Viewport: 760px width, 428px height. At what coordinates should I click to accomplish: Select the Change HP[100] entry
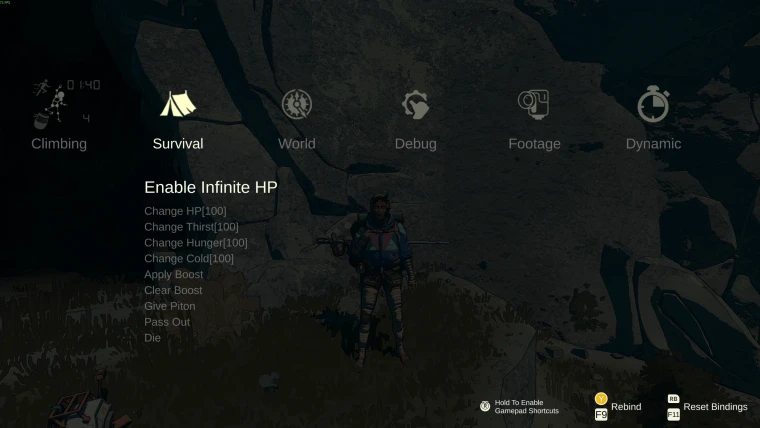(x=185, y=211)
